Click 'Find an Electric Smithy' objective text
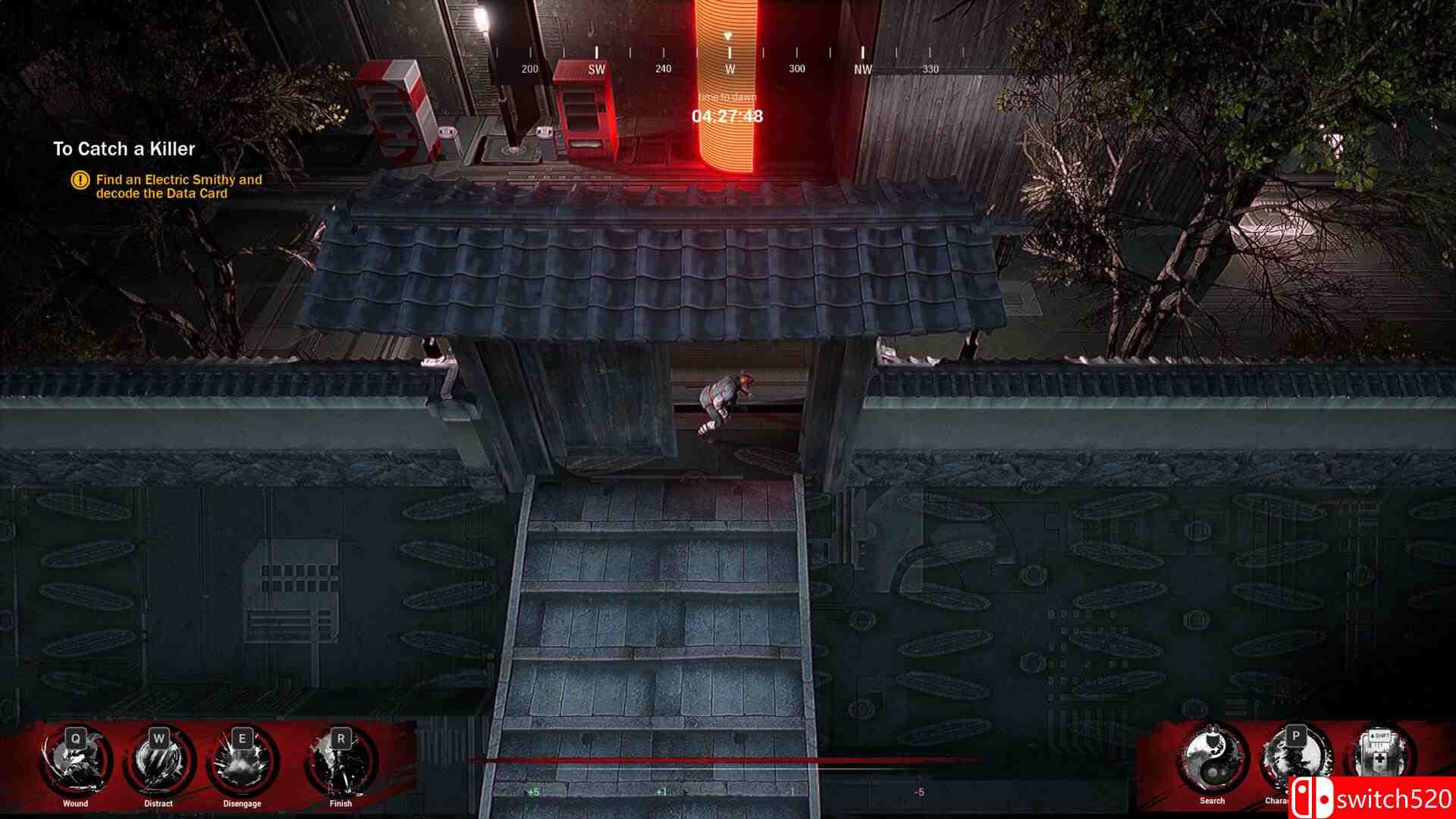 click(x=177, y=180)
